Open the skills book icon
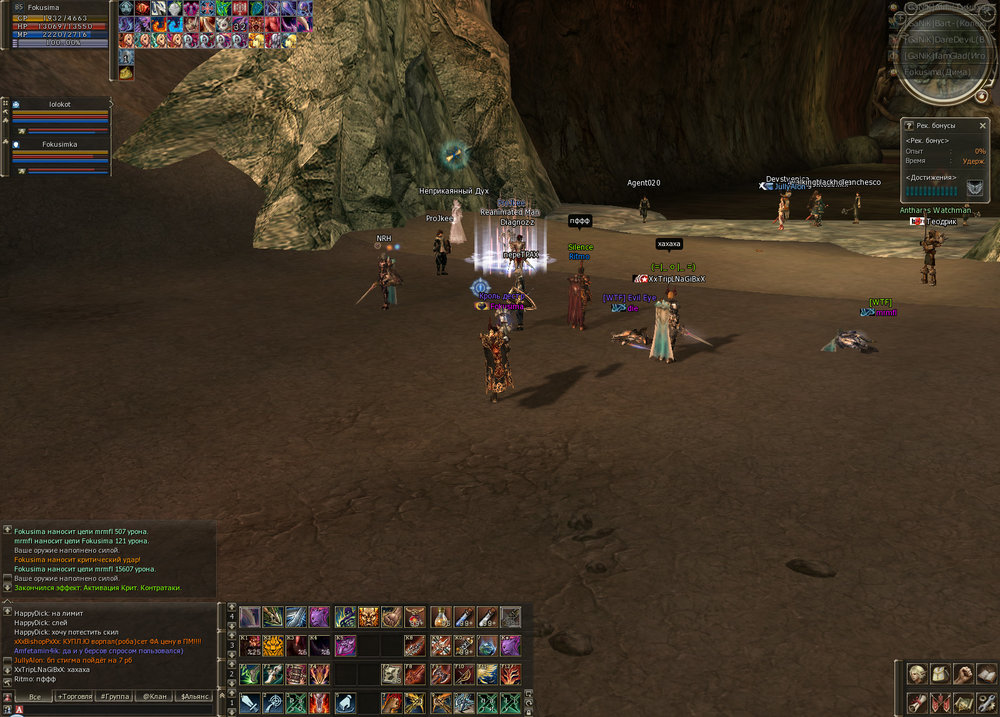Image resolution: width=1000 pixels, height=717 pixels. tap(984, 674)
